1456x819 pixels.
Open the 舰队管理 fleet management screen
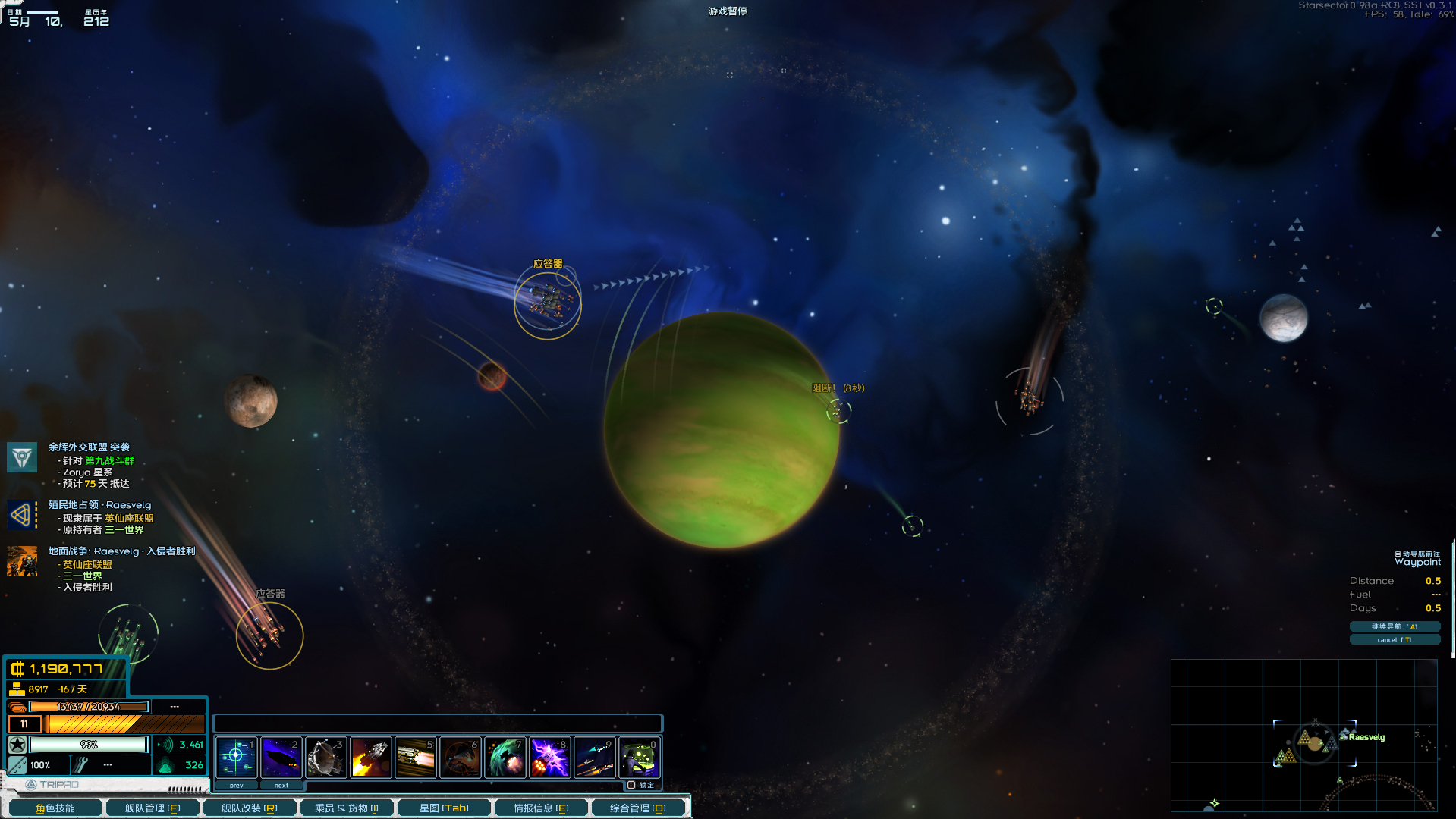(153, 808)
